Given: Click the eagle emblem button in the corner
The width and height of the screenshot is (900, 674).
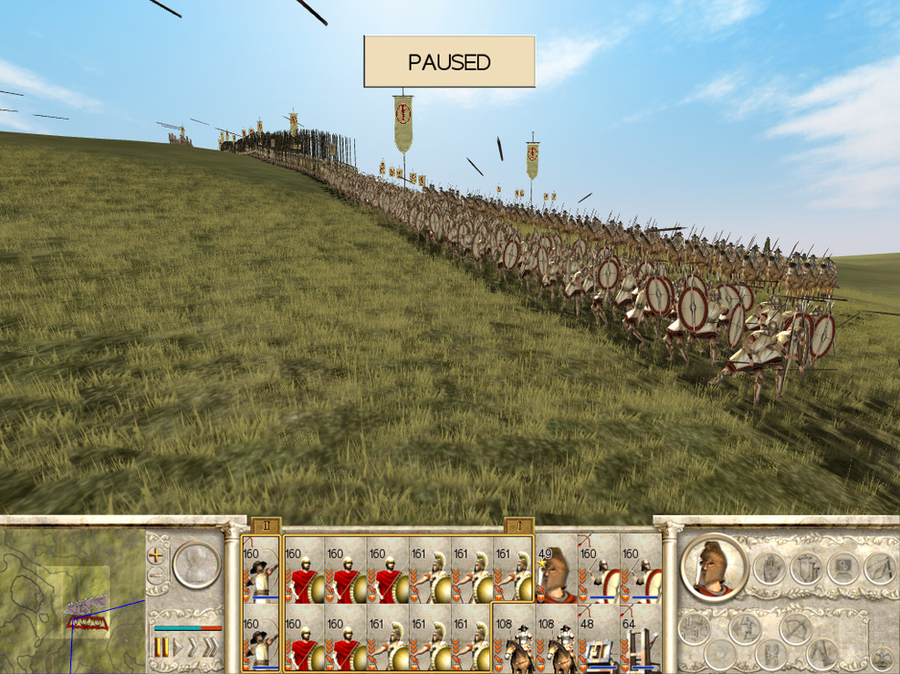Looking at the screenshot, I should pos(881,657).
